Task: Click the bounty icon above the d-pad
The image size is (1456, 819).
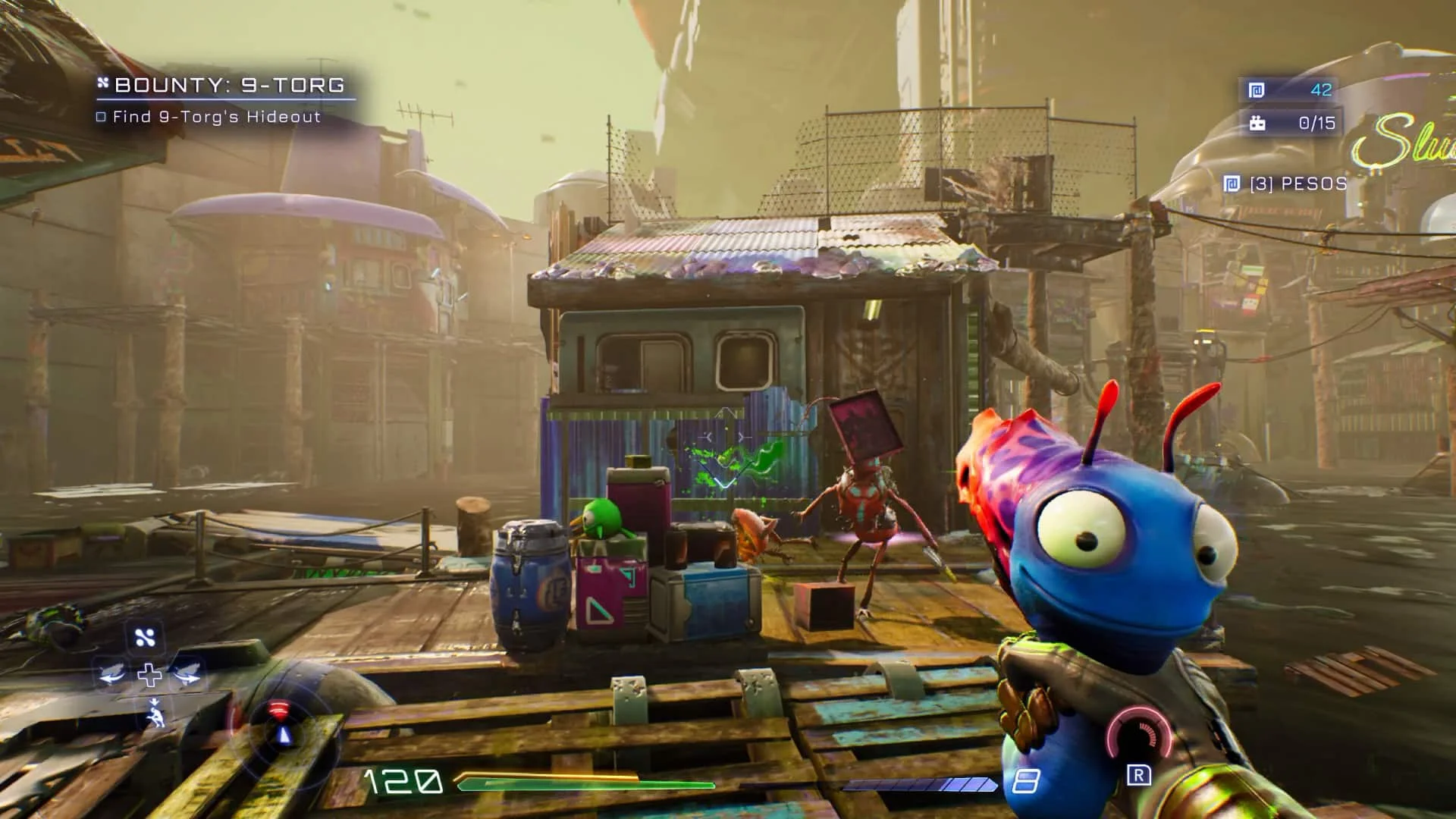Action: [x=145, y=638]
